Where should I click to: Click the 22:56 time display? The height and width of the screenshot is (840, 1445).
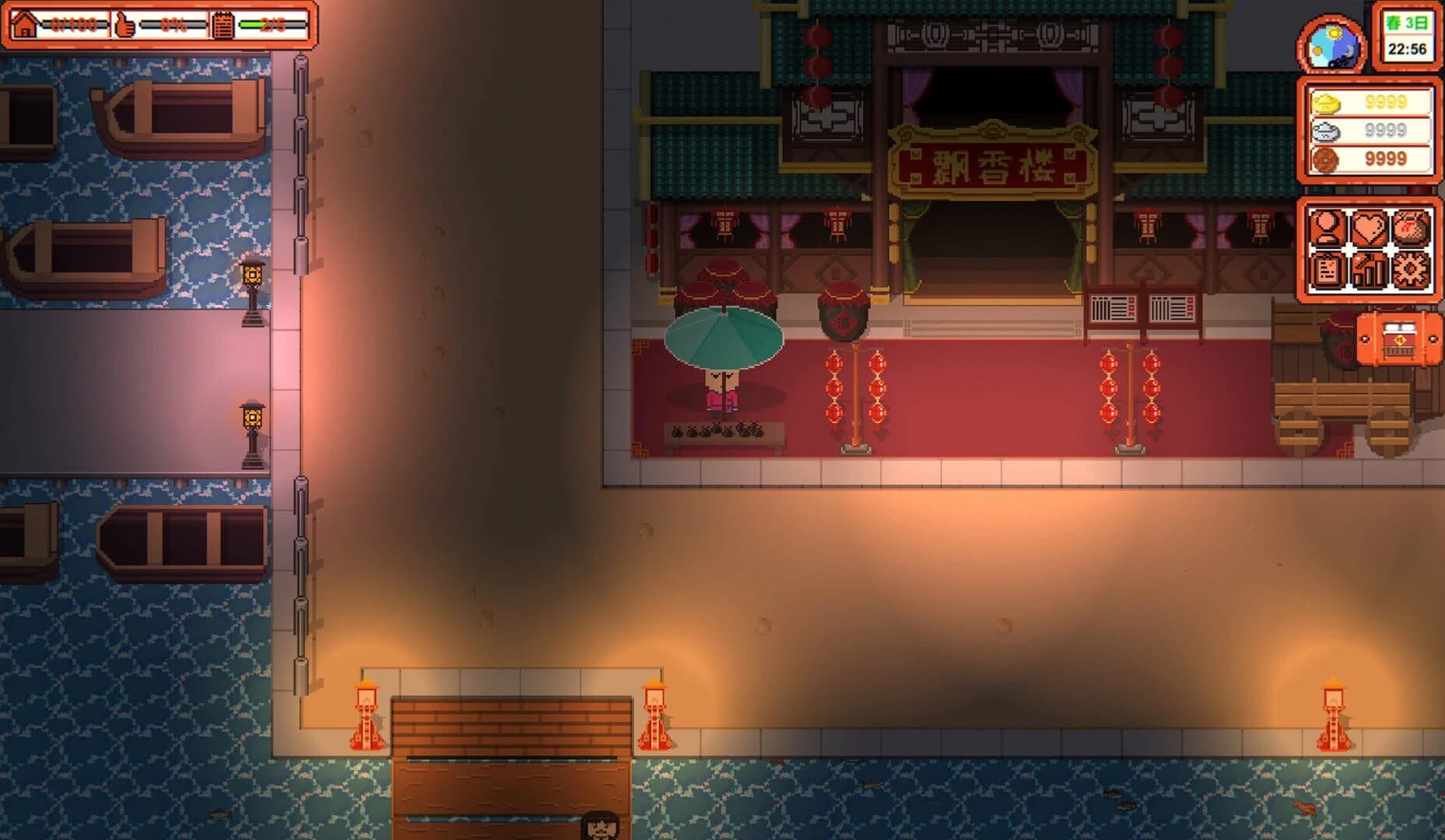pyautogui.click(x=1407, y=48)
